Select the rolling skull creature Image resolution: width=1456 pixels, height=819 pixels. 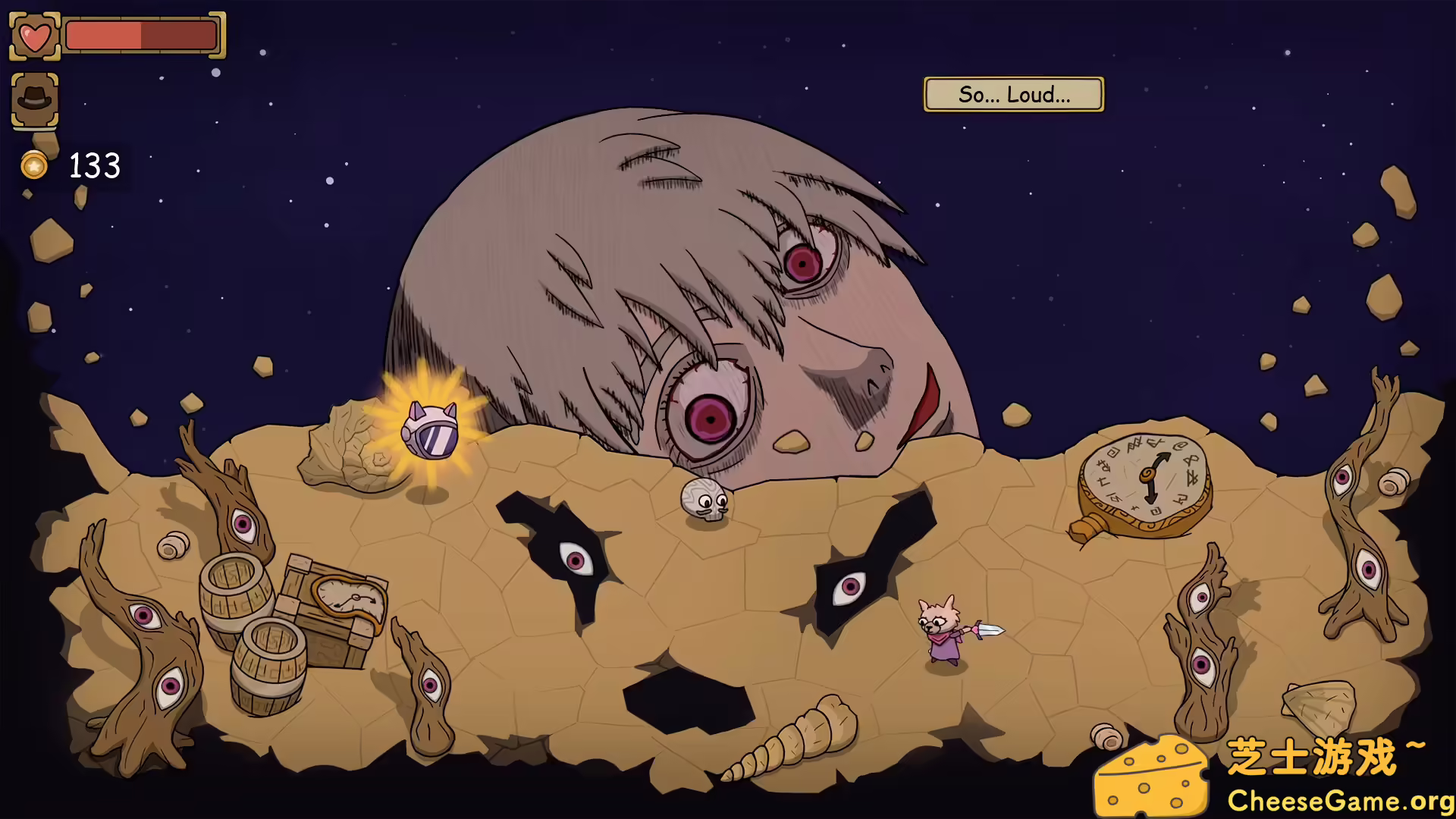[x=704, y=500]
